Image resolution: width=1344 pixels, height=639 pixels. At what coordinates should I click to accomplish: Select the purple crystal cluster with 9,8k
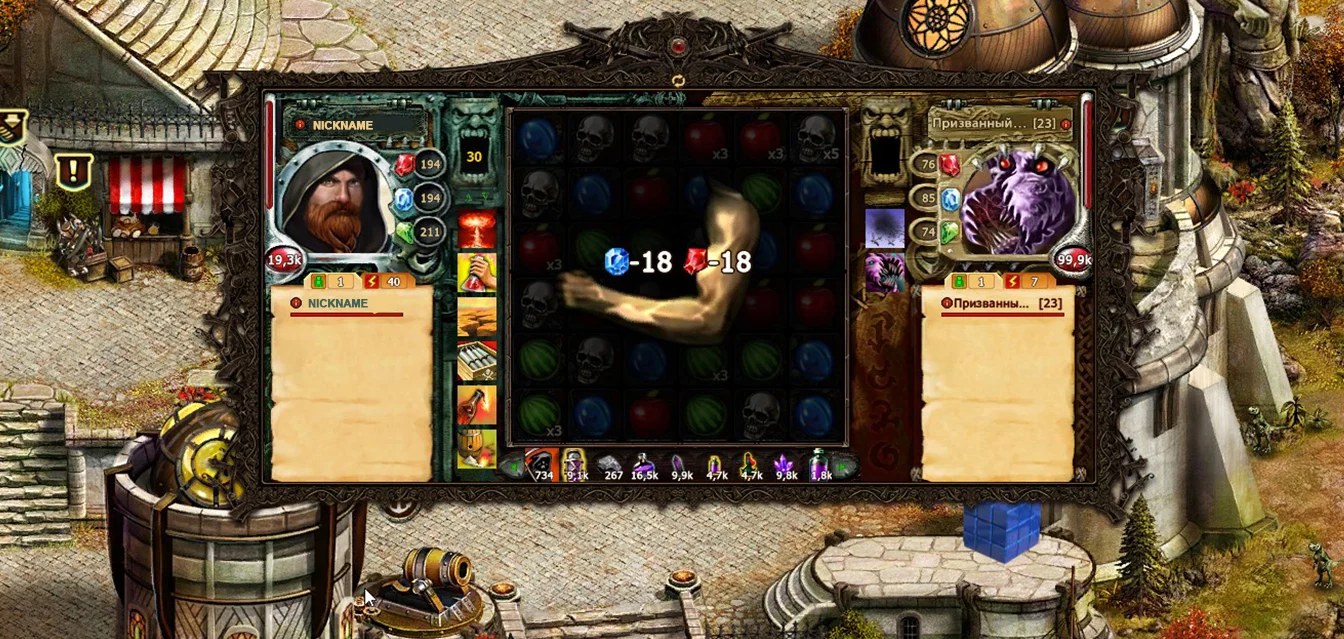tap(784, 464)
